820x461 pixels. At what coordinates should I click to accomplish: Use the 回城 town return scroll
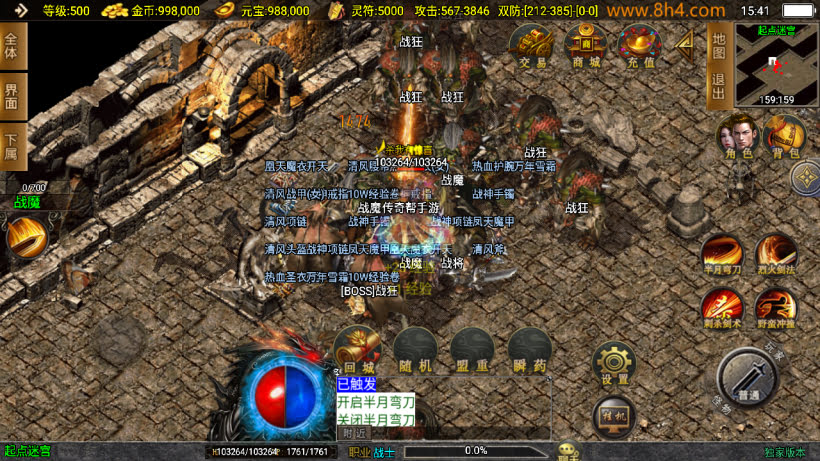[356, 351]
